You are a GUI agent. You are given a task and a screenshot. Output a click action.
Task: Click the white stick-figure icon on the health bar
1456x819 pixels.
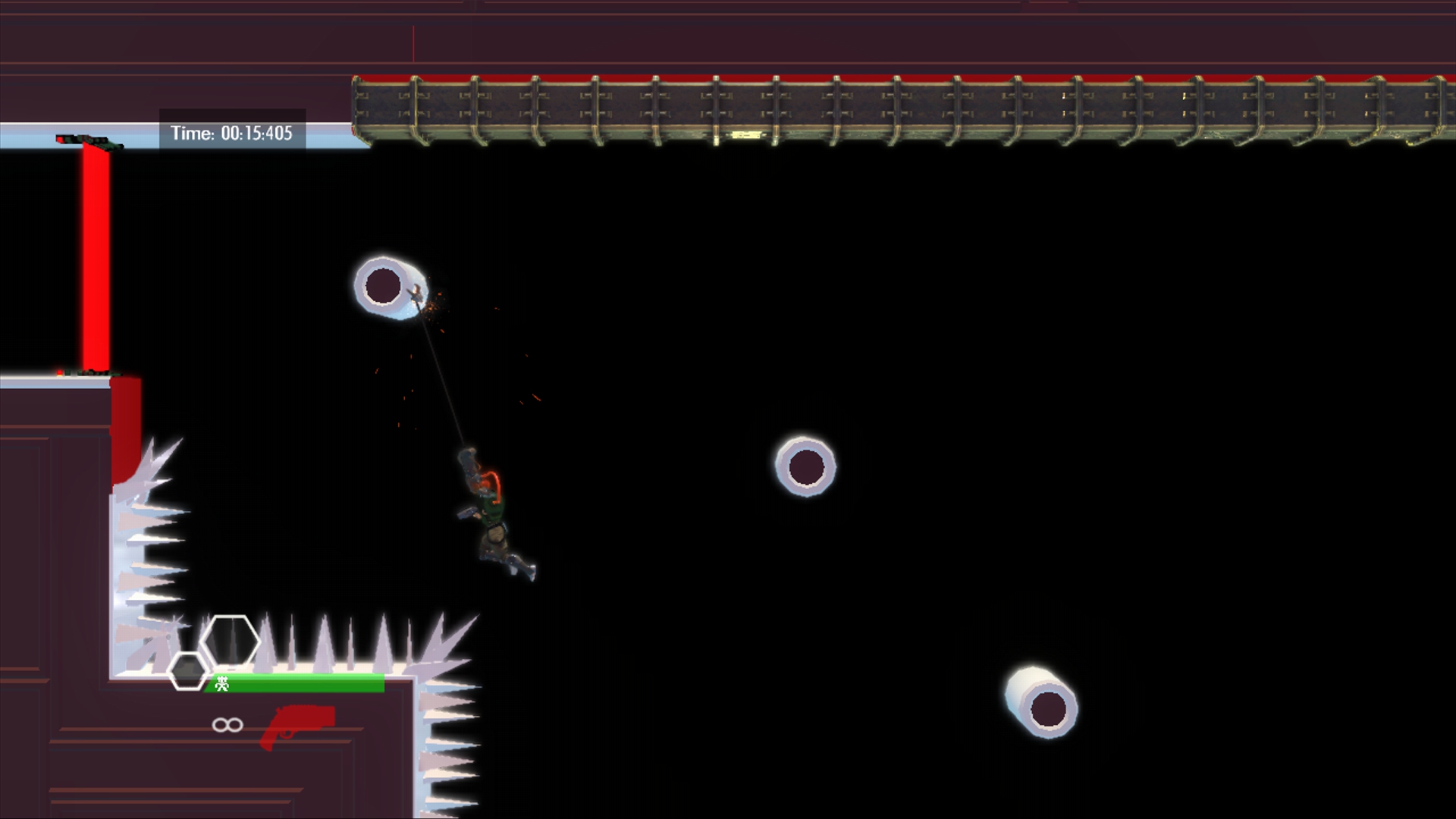click(221, 683)
